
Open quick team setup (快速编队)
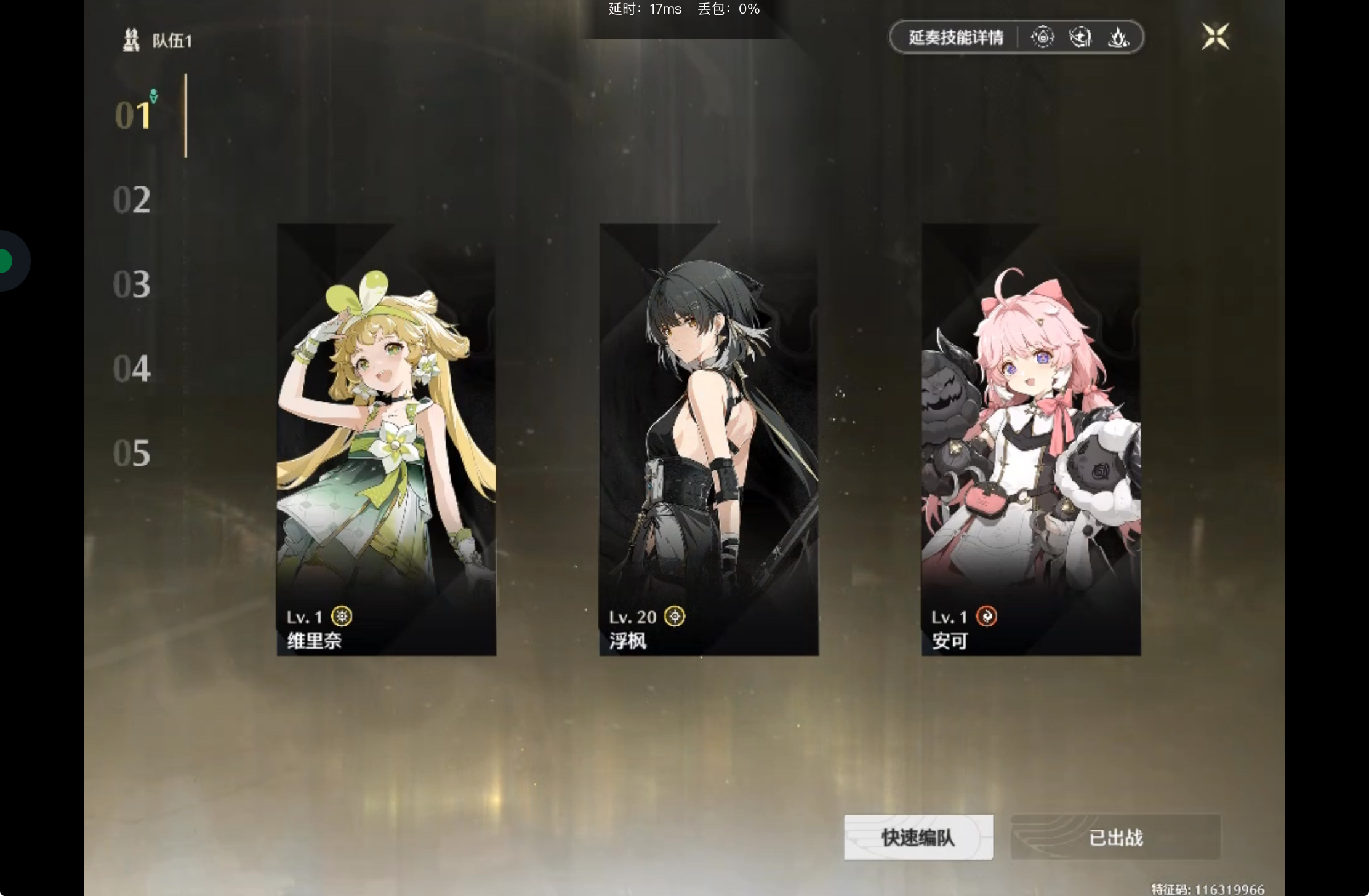[x=918, y=837]
